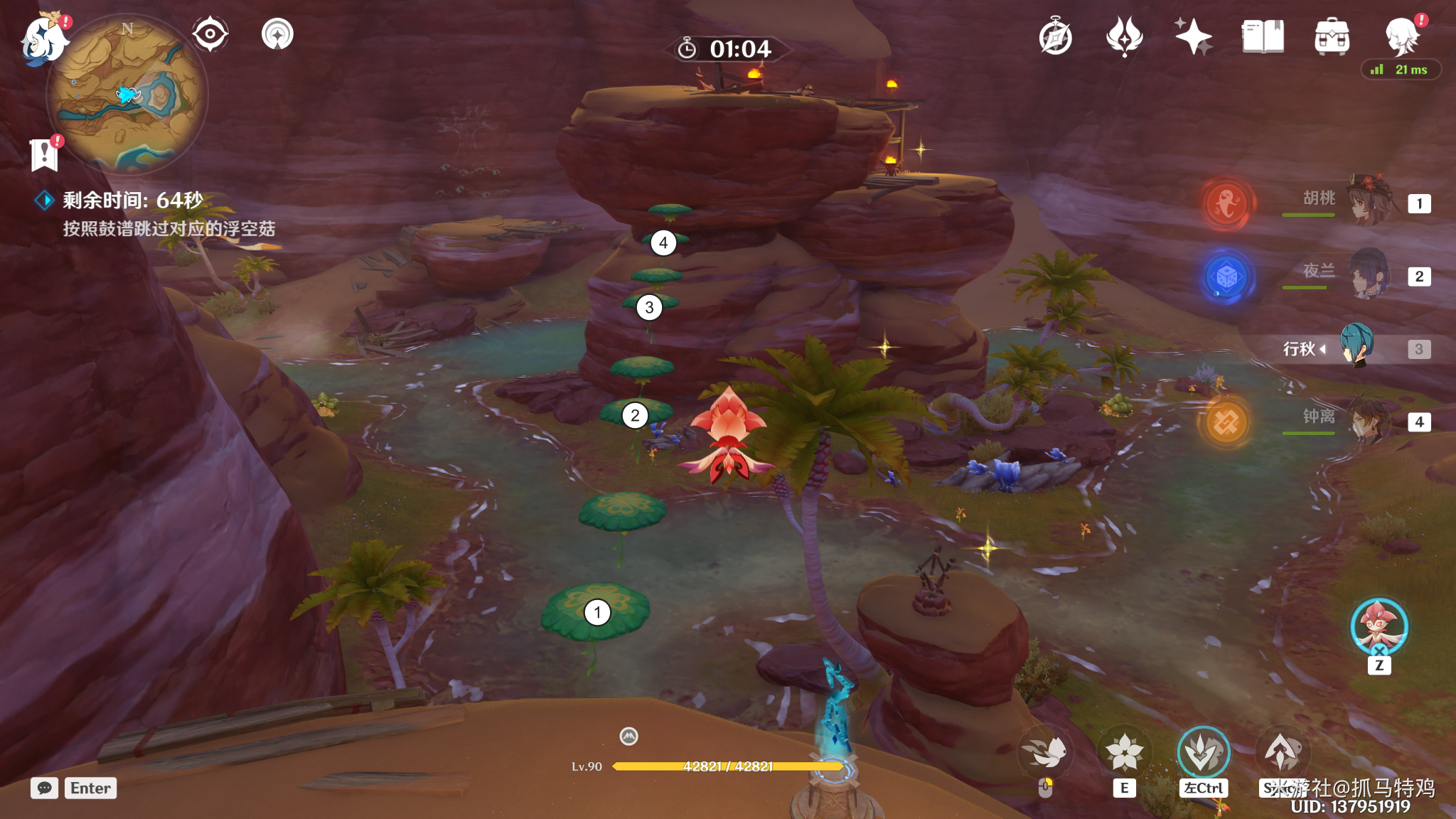This screenshot has width=1456, height=819.
Task: Open the Adventurer Handbook book icon
Action: [1263, 37]
